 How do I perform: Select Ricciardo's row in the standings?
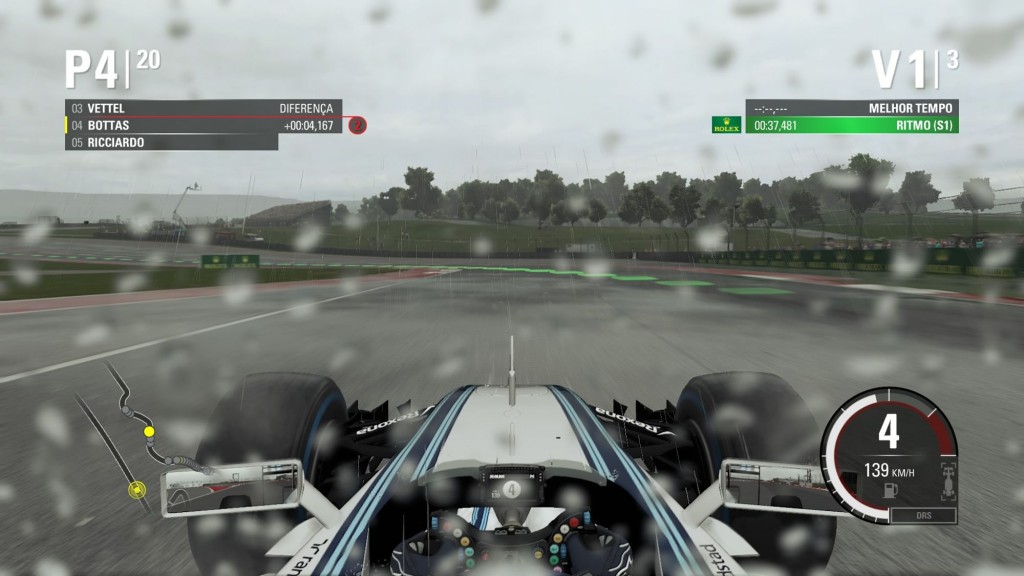click(x=170, y=142)
